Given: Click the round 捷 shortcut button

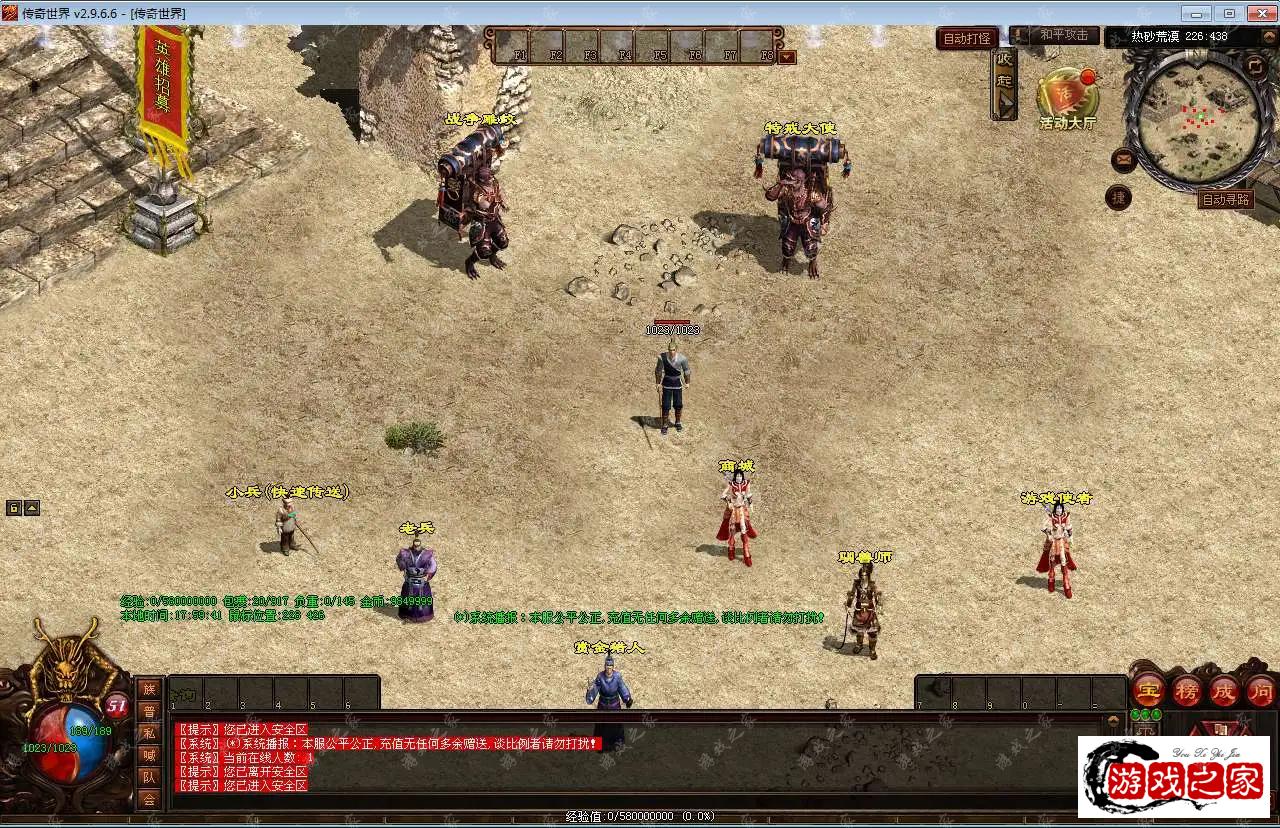Looking at the screenshot, I should (1119, 198).
